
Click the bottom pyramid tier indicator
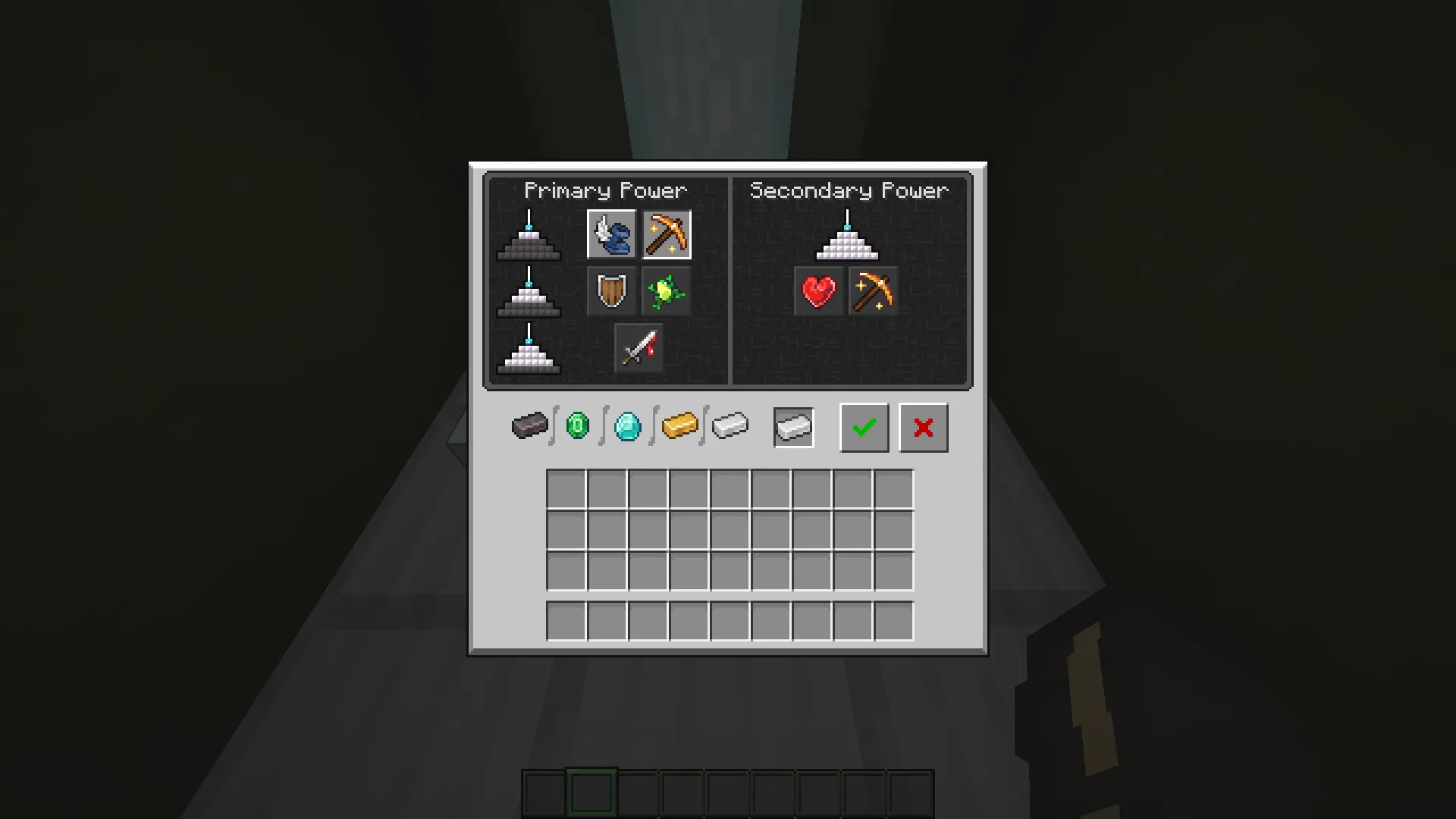point(529,353)
